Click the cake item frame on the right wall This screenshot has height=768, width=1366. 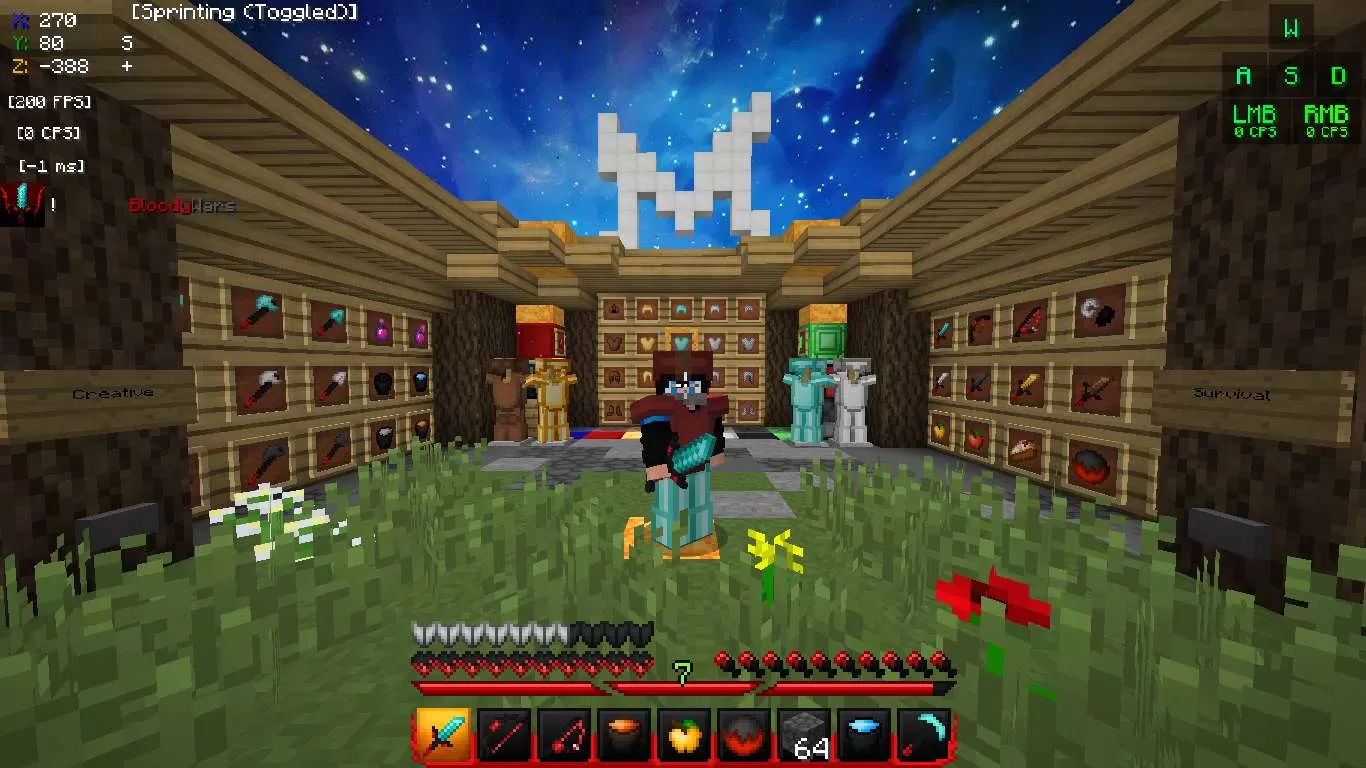pos(1025,448)
